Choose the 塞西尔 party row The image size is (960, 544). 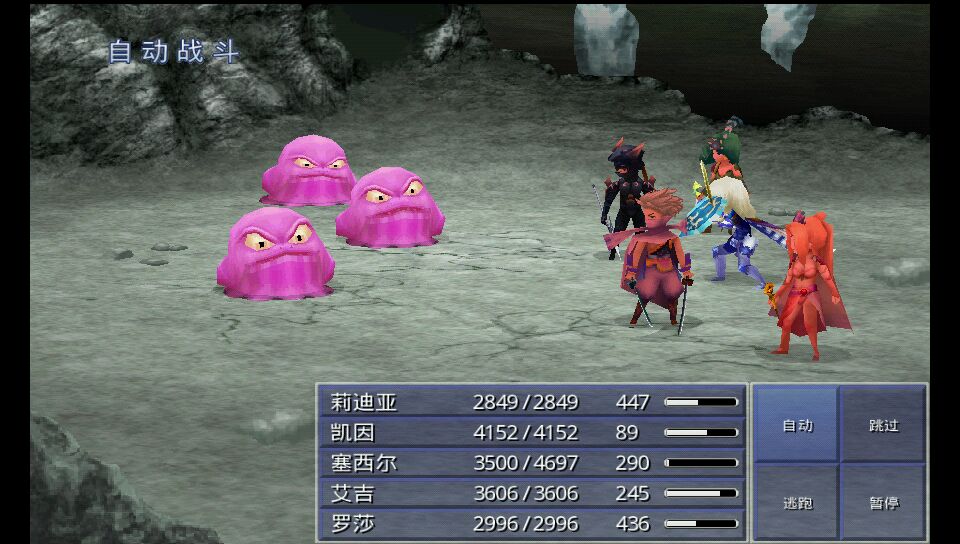point(532,463)
